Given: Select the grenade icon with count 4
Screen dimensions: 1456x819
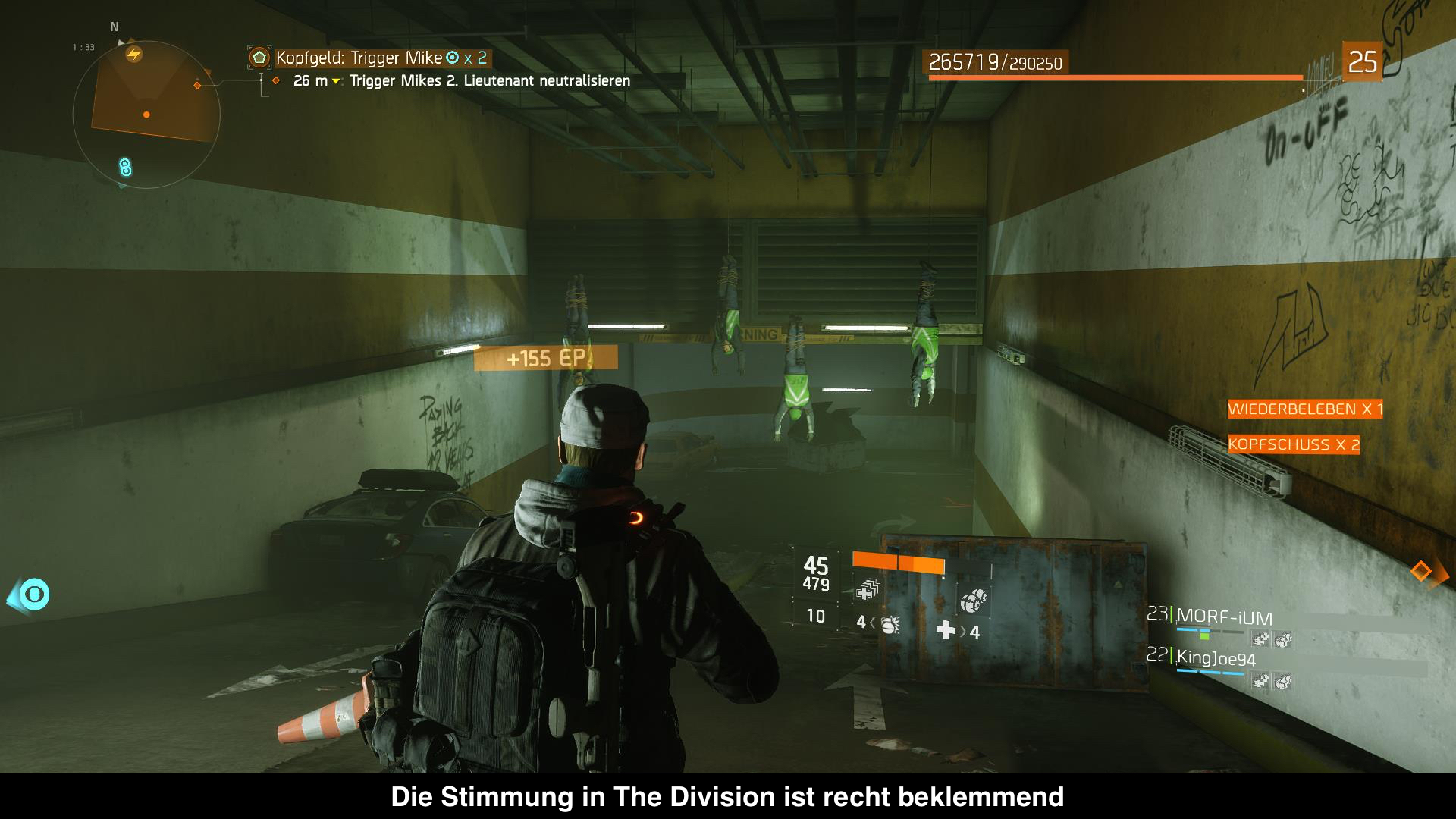Looking at the screenshot, I should pos(889,623).
